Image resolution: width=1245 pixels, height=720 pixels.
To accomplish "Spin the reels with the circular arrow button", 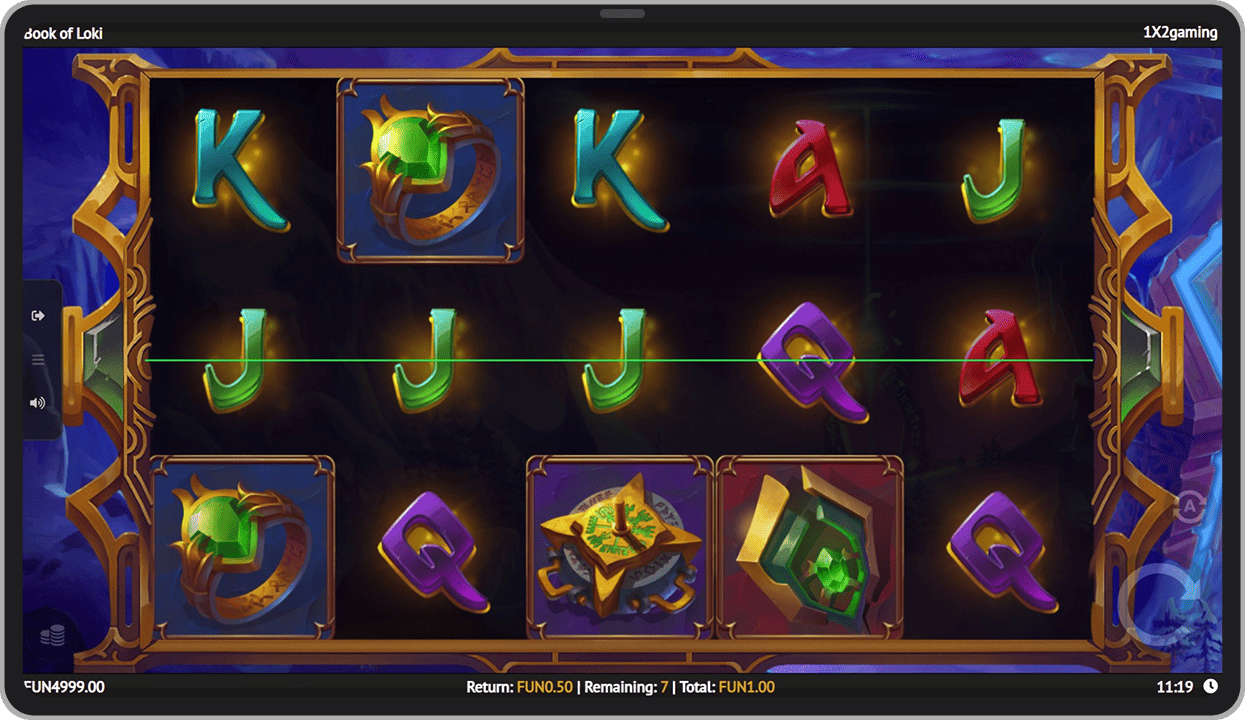I will tap(1166, 606).
